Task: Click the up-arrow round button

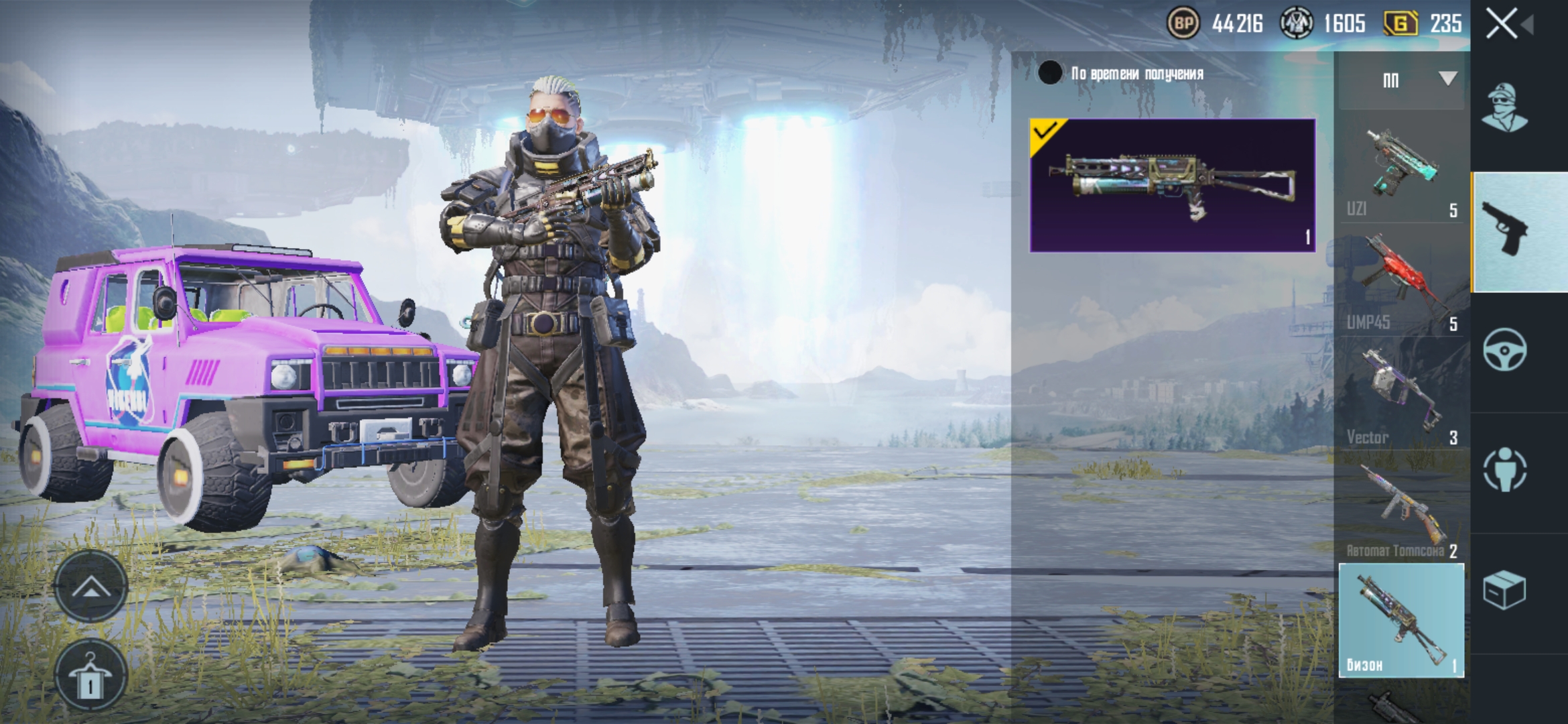Action: click(90, 588)
